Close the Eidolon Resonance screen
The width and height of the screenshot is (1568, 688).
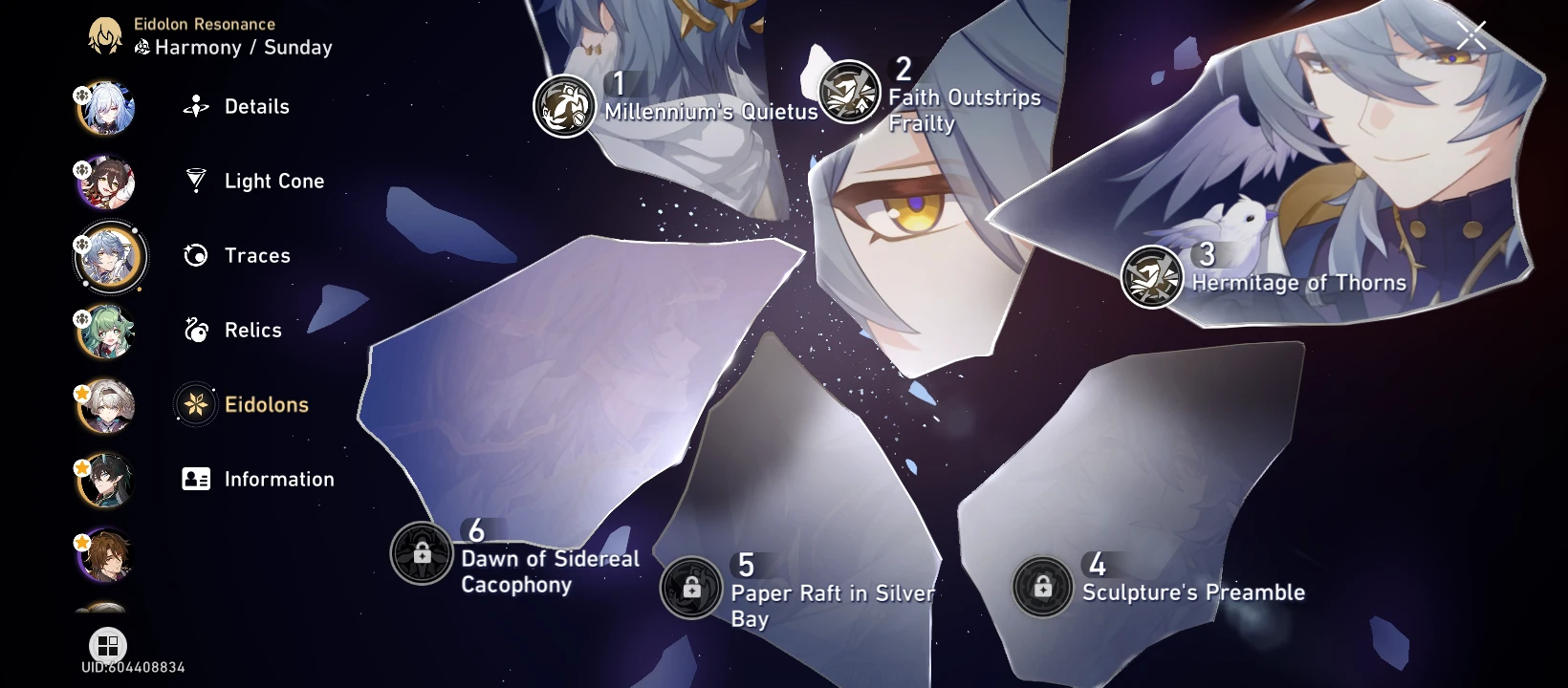1470,35
